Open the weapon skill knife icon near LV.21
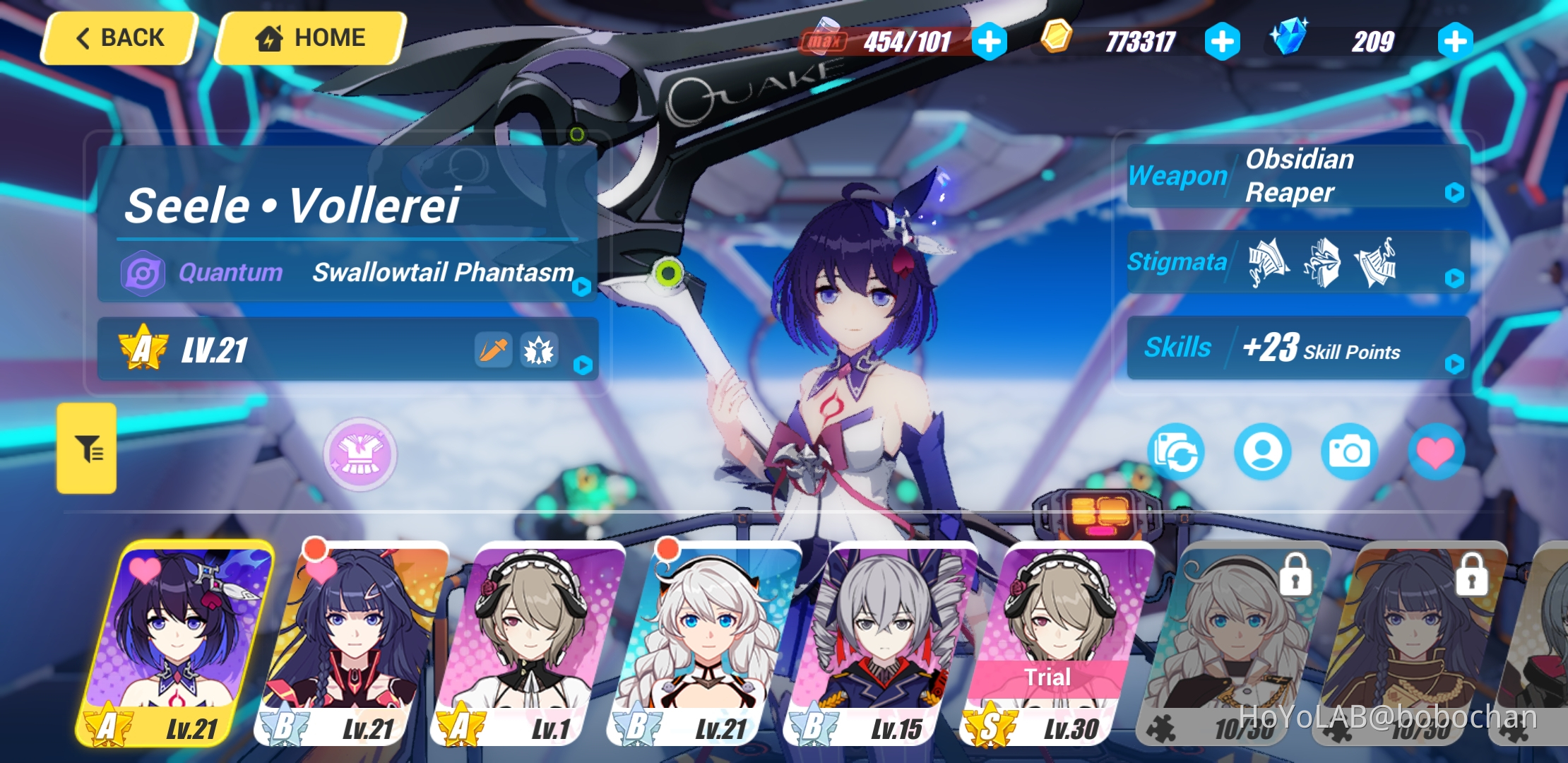This screenshot has height=763, width=1568. coord(492,350)
